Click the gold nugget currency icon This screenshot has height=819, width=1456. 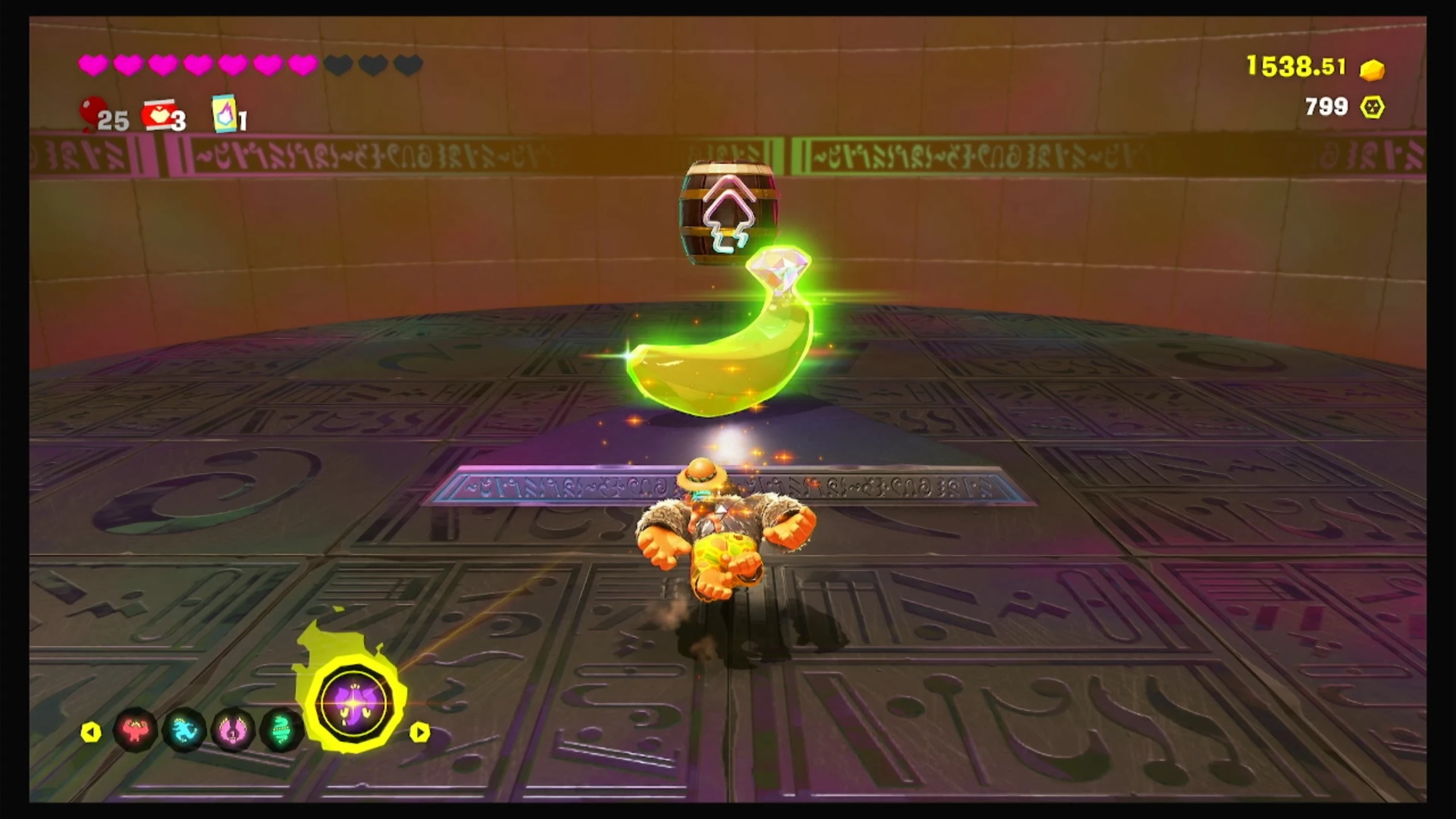[x=1372, y=70]
